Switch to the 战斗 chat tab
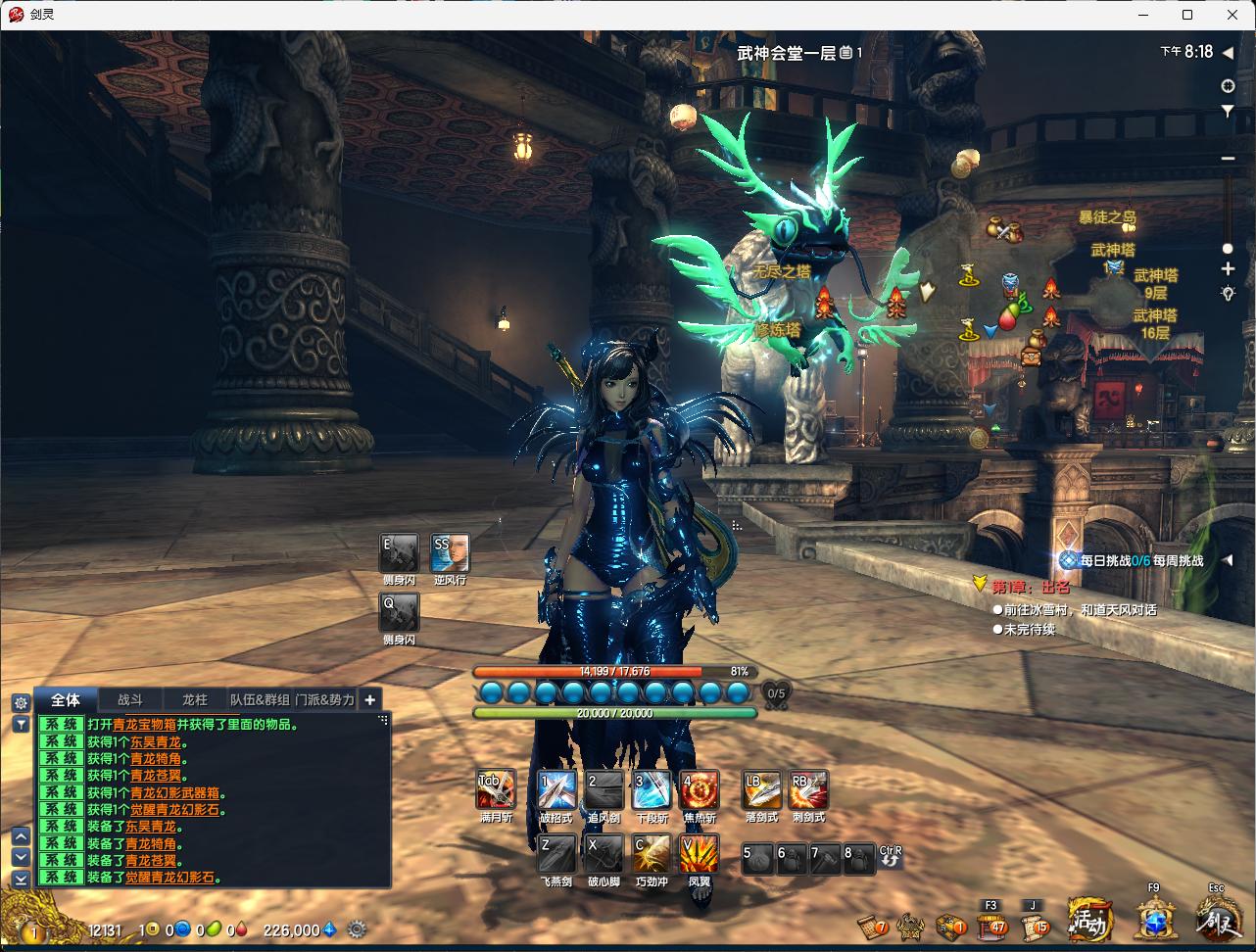The height and width of the screenshot is (952, 1256). click(130, 700)
